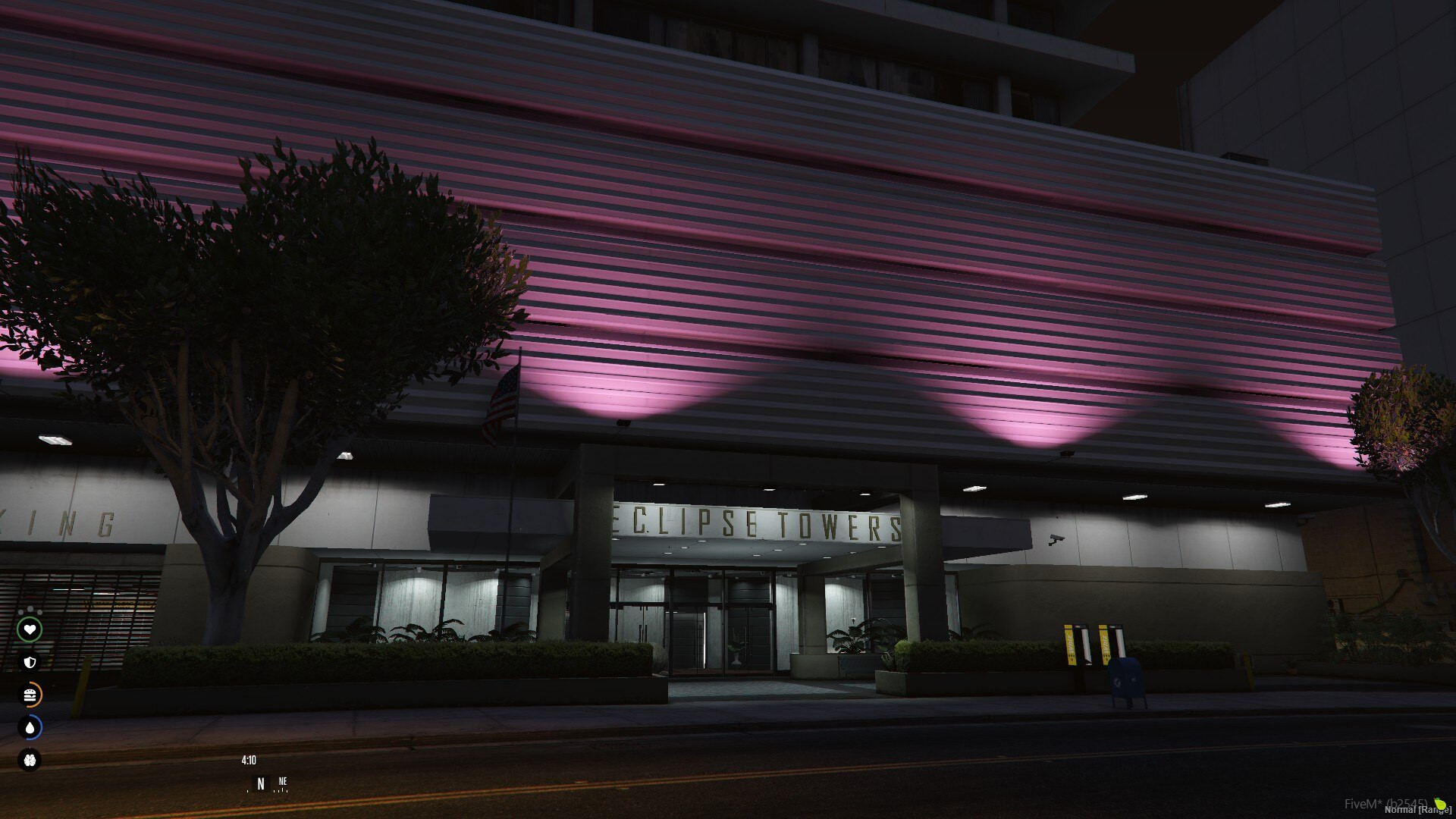This screenshot has width=1456, height=819.
Task: Click the shield armor icon
Action: point(30,661)
